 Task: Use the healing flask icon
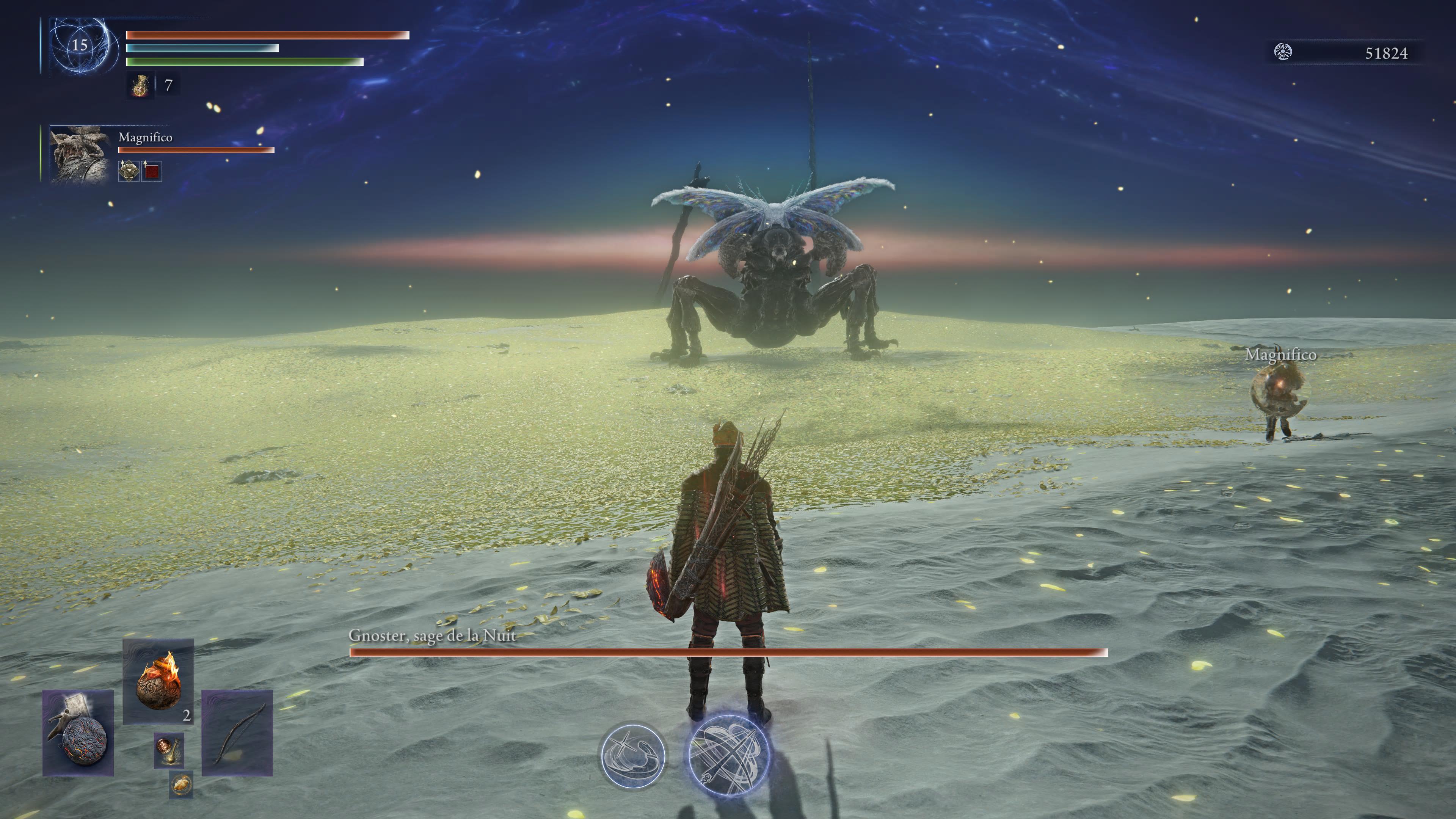click(140, 86)
